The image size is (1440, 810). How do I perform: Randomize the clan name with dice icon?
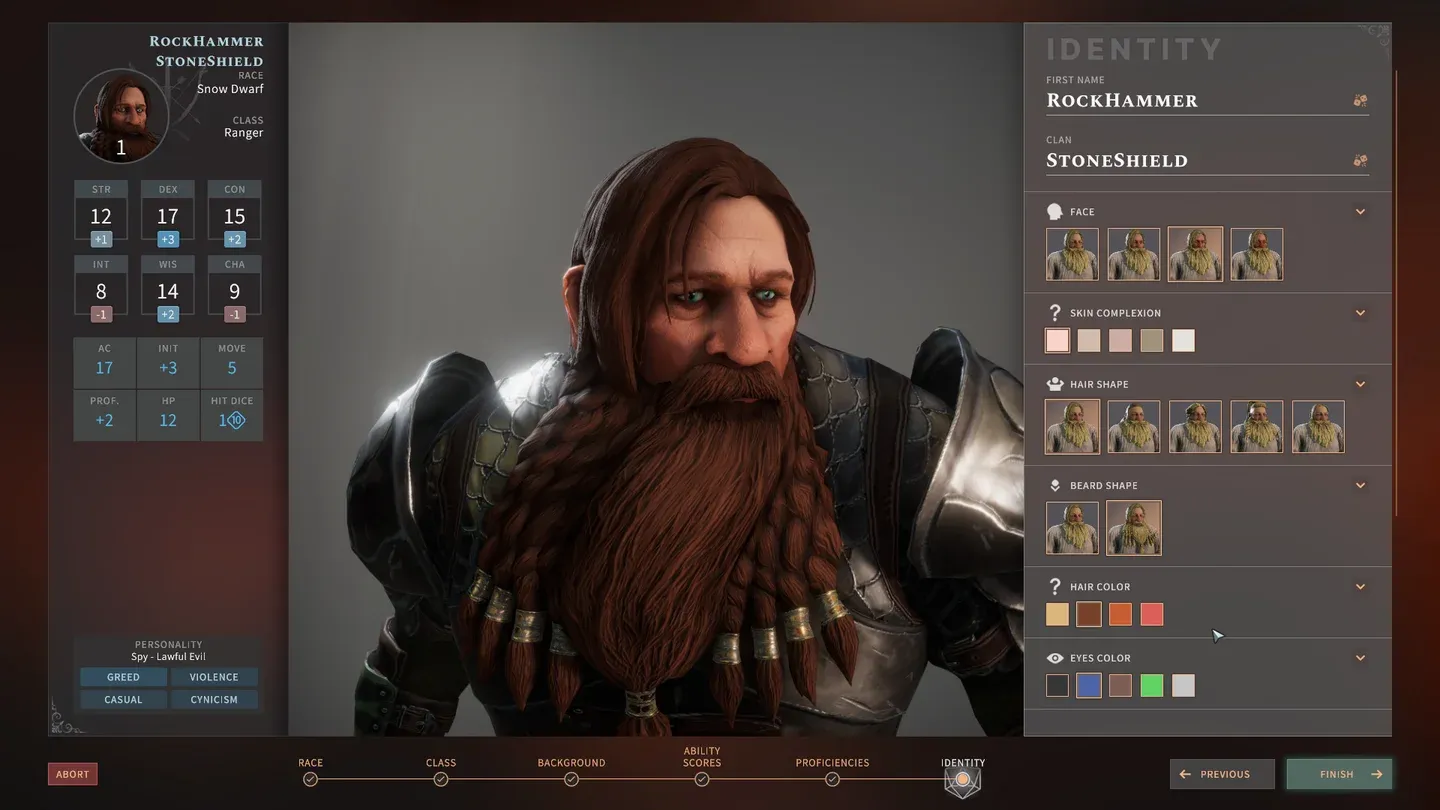(1360, 161)
